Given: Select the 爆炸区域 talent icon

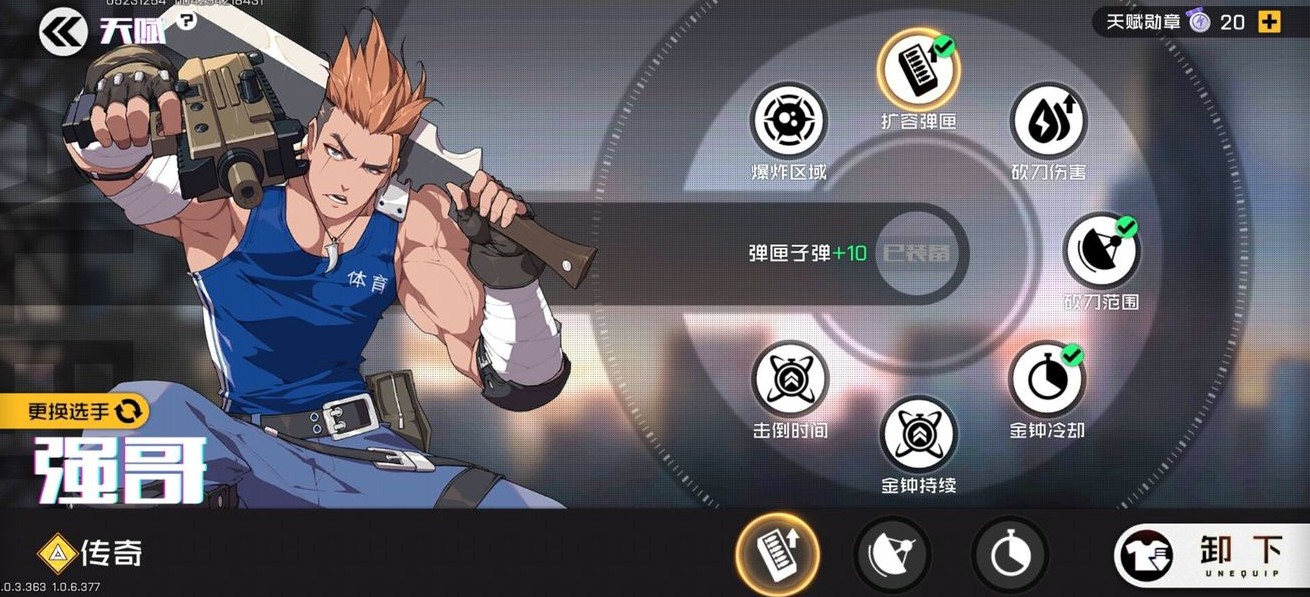Looking at the screenshot, I should pyautogui.click(x=789, y=120).
